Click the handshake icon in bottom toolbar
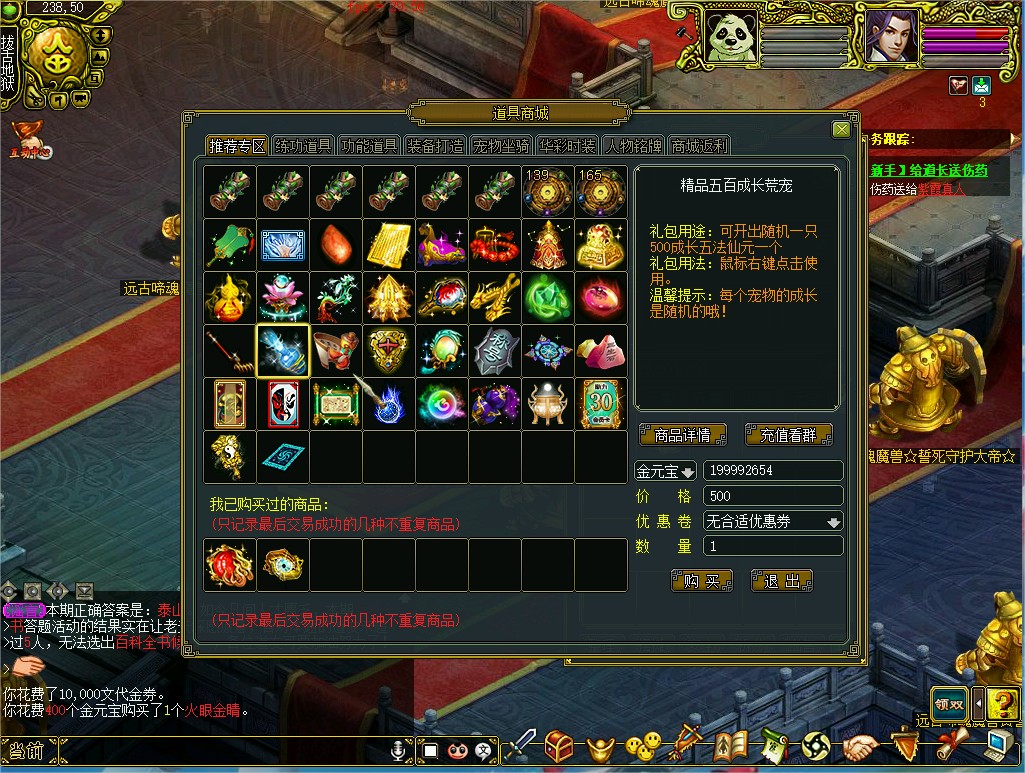This screenshot has height=773, width=1025. coord(859,746)
